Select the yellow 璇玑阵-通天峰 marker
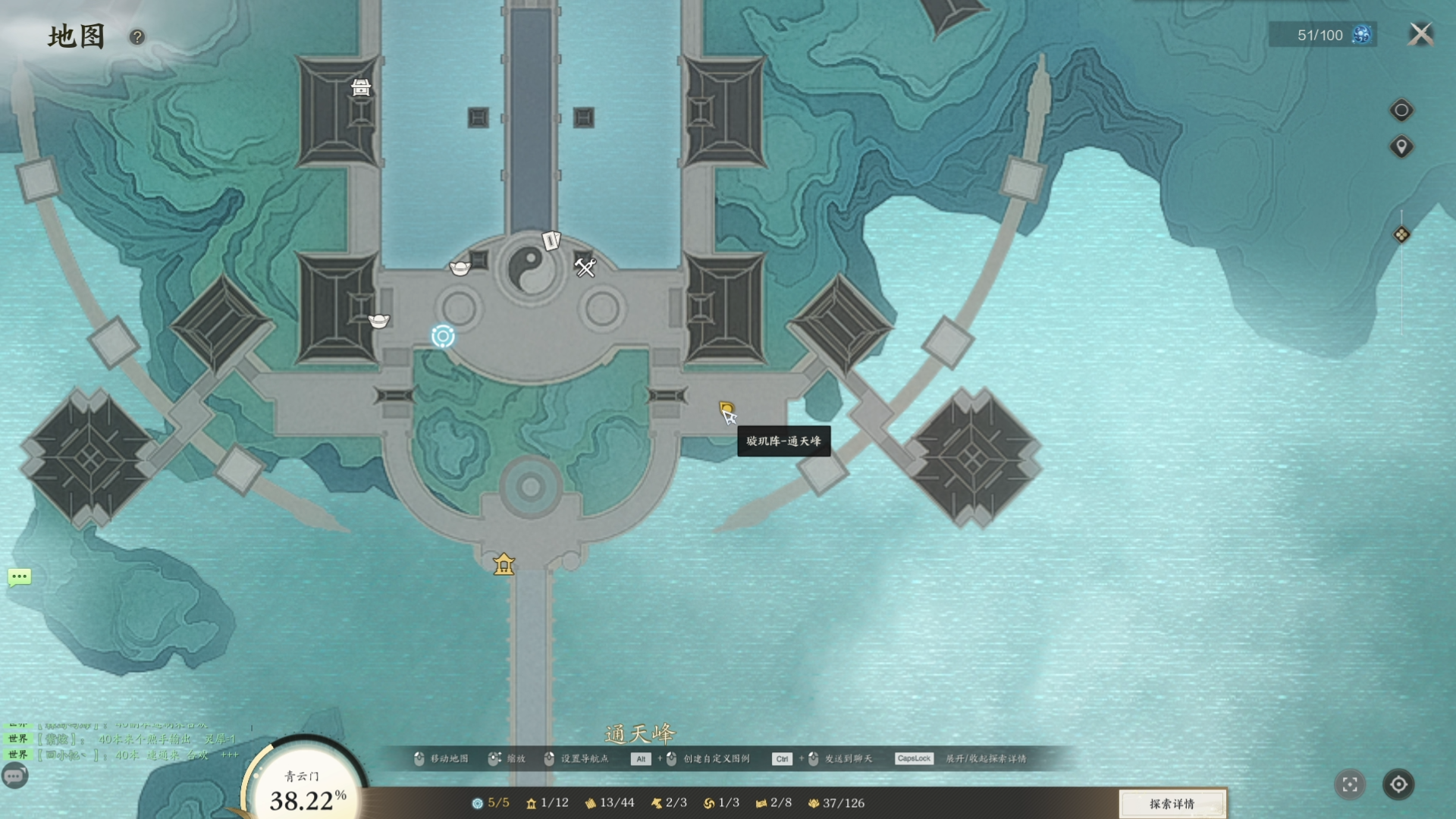 click(x=726, y=409)
